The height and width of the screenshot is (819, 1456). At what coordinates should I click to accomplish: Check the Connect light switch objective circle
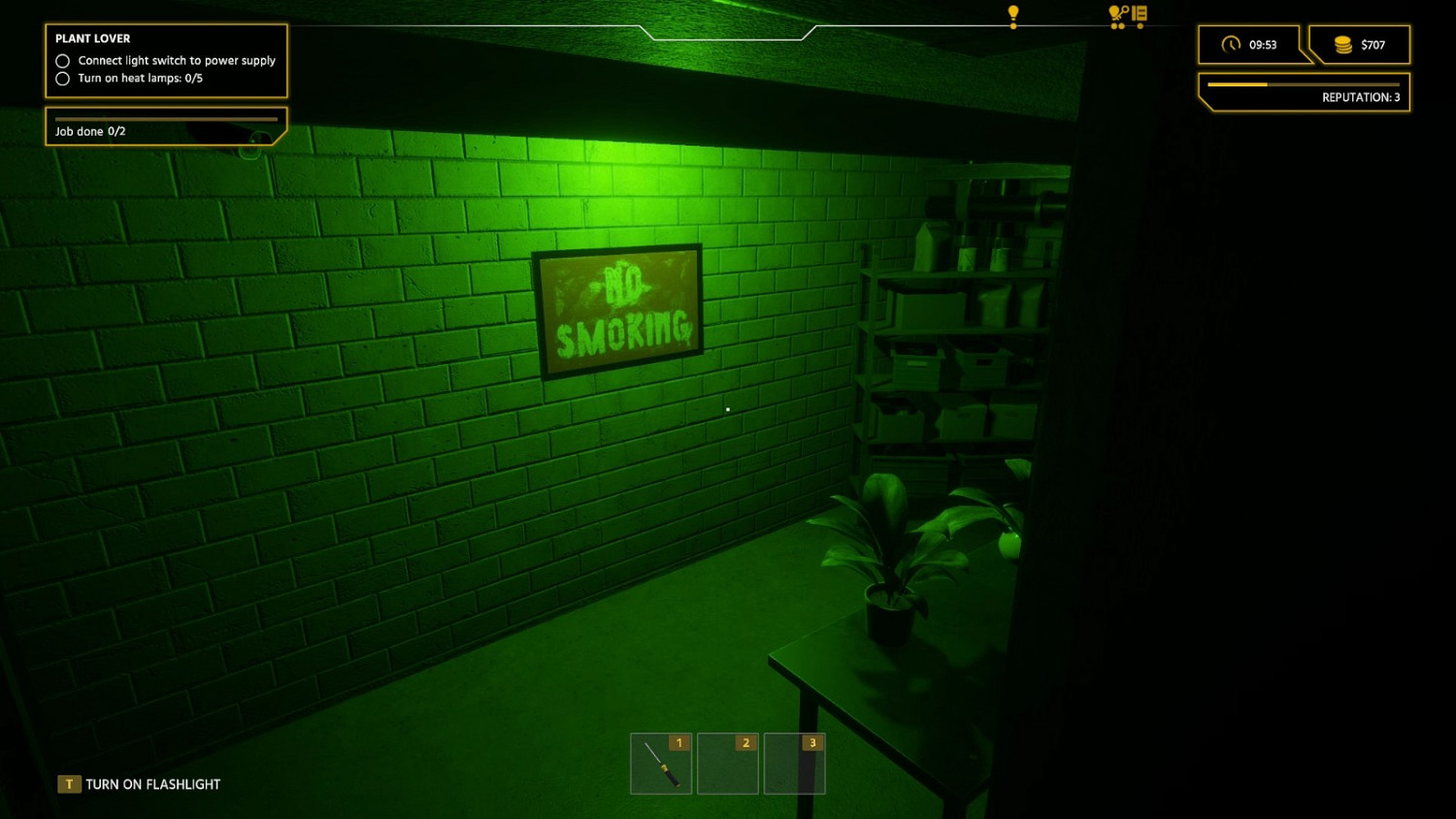[x=62, y=60]
